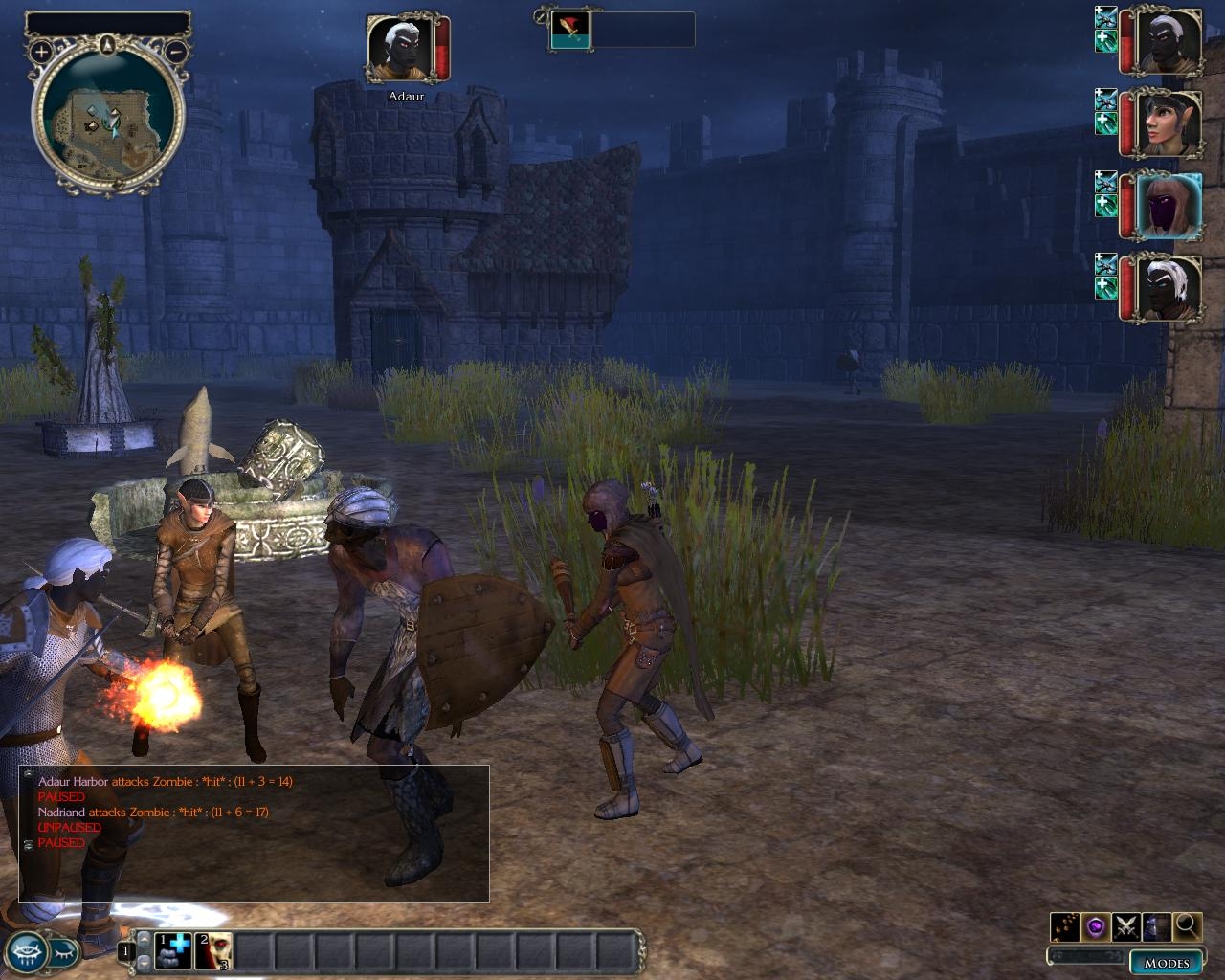Click the circular minimap
Viewport: 1225px width, 980px height.
coord(108,118)
